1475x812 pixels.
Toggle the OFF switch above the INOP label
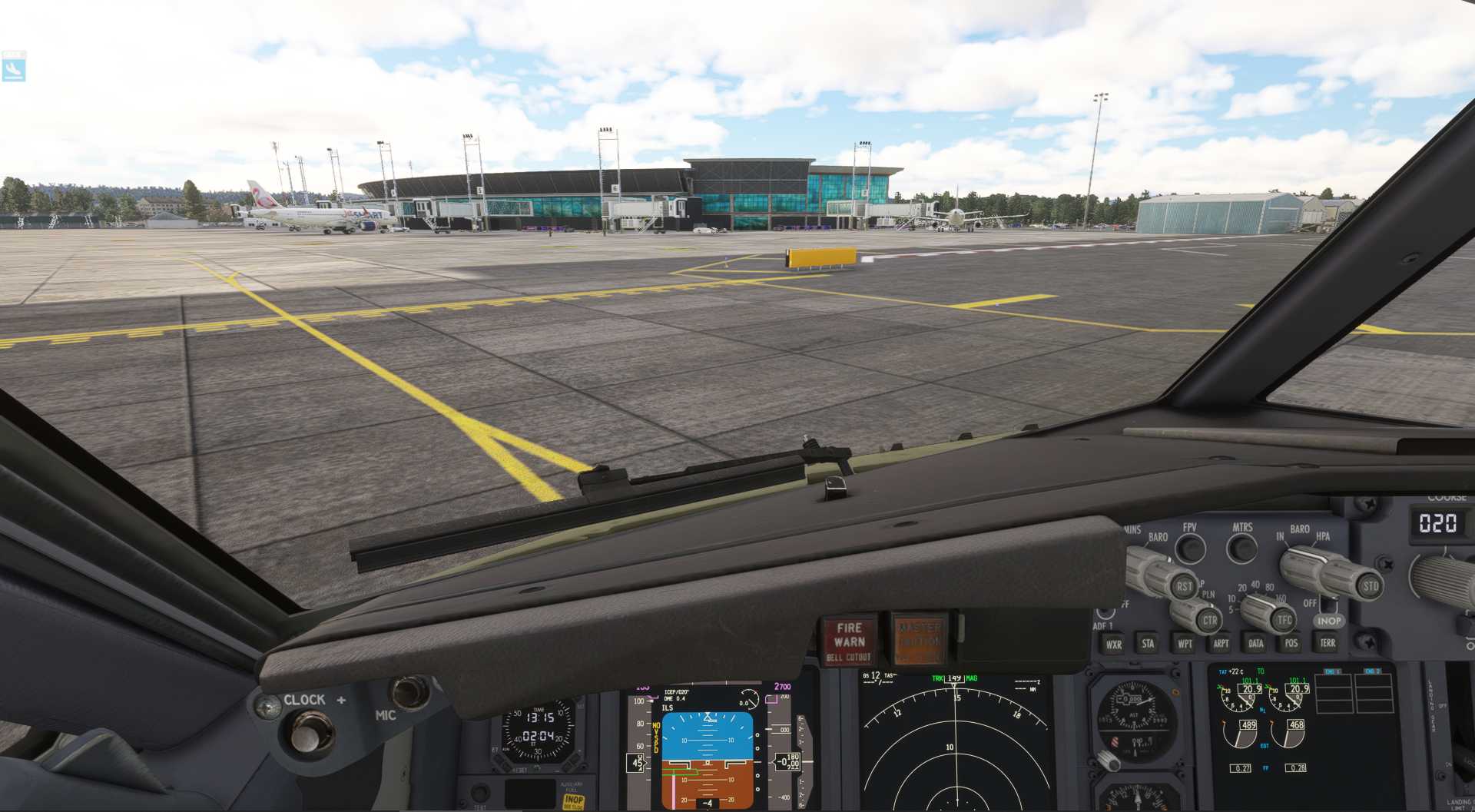[1327, 605]
